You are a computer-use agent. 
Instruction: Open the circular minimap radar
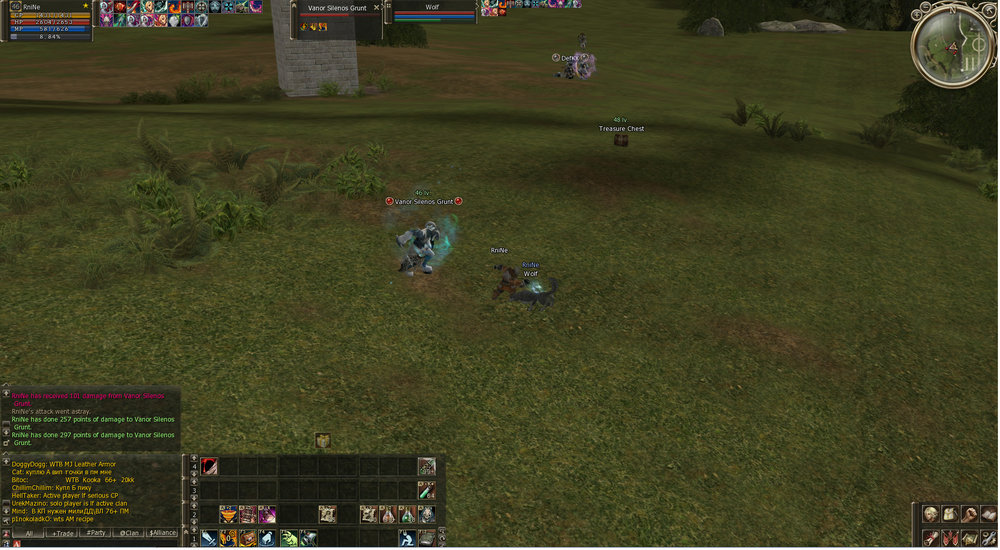coord(953,45)
